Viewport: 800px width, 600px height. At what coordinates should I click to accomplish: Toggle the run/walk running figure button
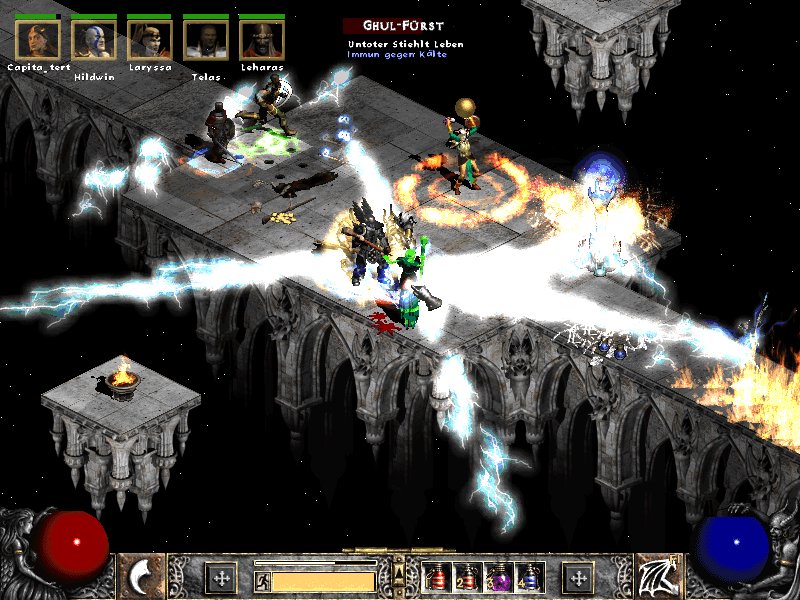pyautogui.click(x=262, y=581)
